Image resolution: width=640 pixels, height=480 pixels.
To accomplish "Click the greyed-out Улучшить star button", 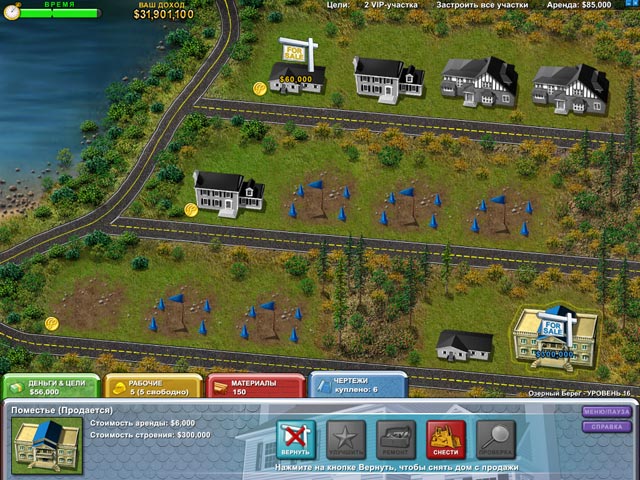I will point(345,440).
